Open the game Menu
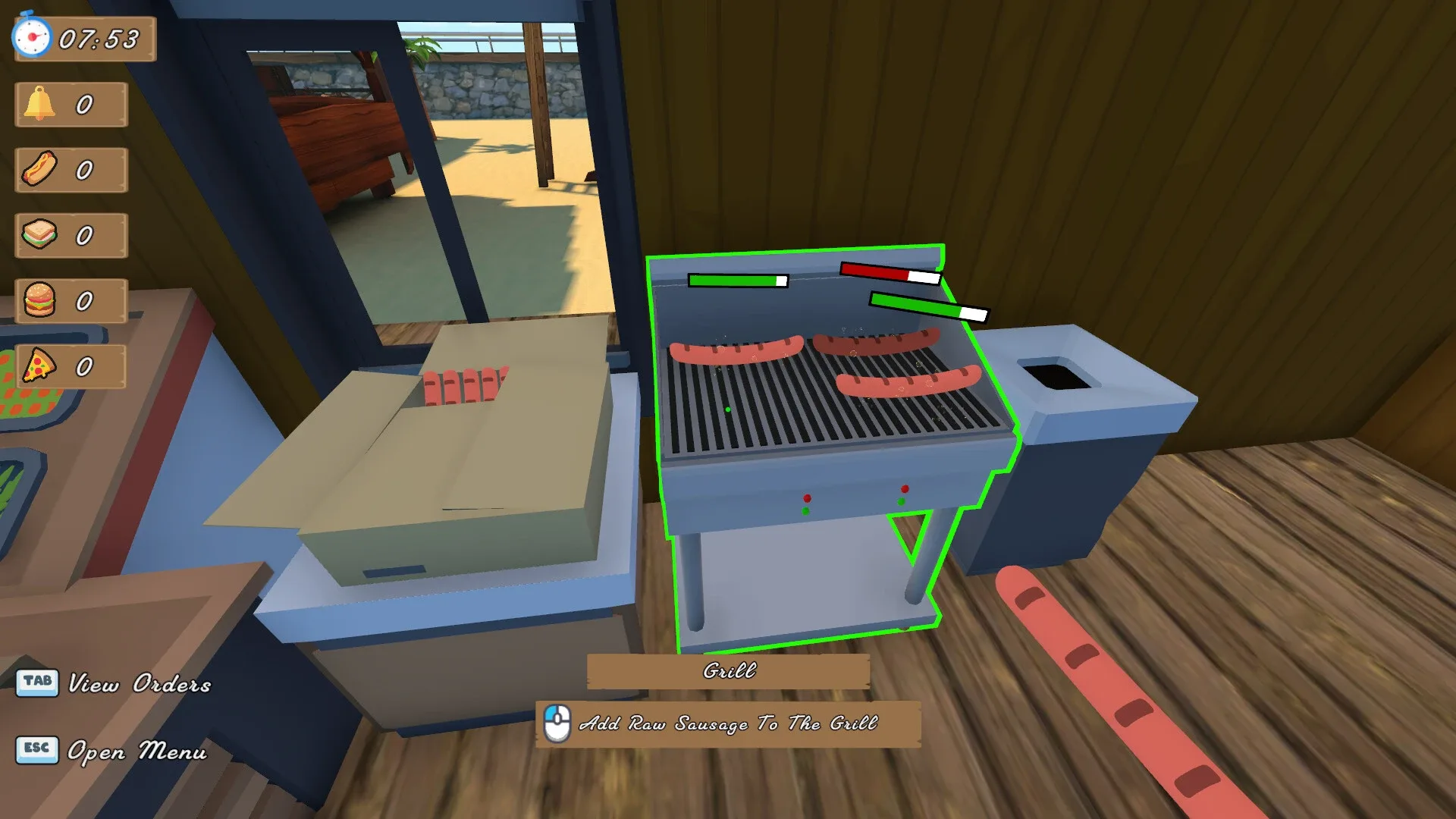Screen dimensions: 1456x819 pos(138,753)
